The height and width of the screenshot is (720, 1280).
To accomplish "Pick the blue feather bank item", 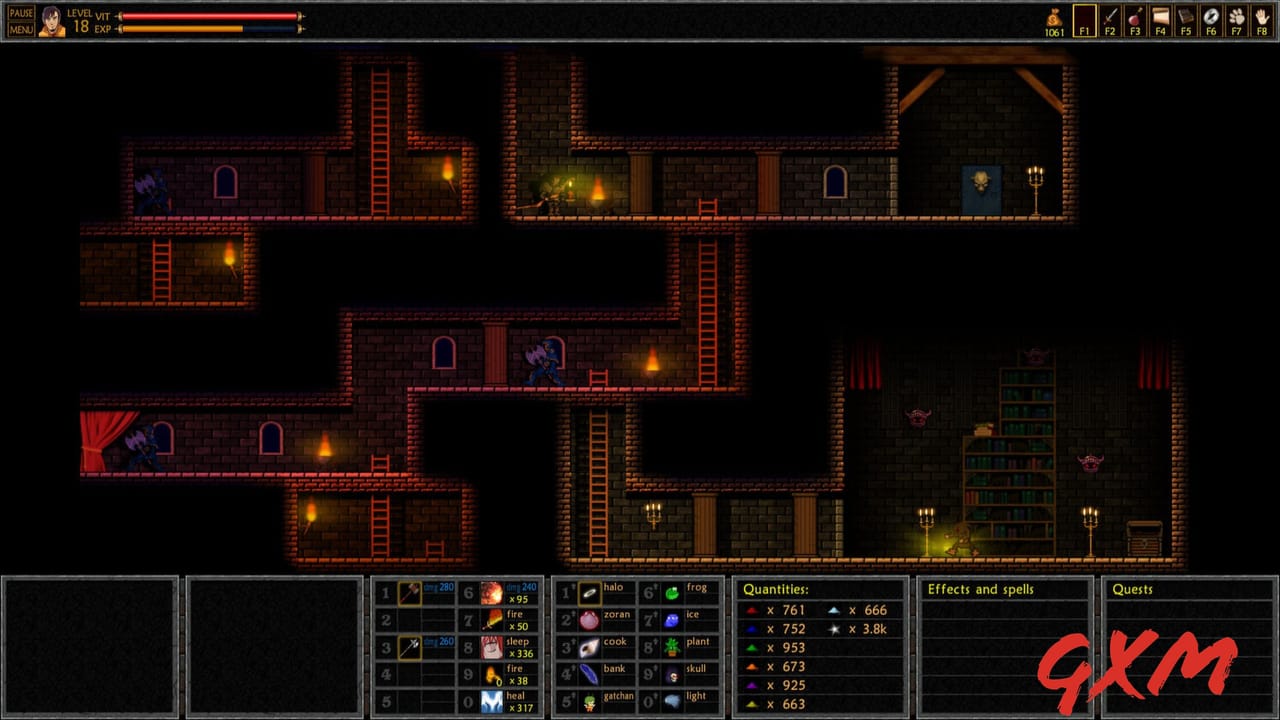I will click(590, 675).
